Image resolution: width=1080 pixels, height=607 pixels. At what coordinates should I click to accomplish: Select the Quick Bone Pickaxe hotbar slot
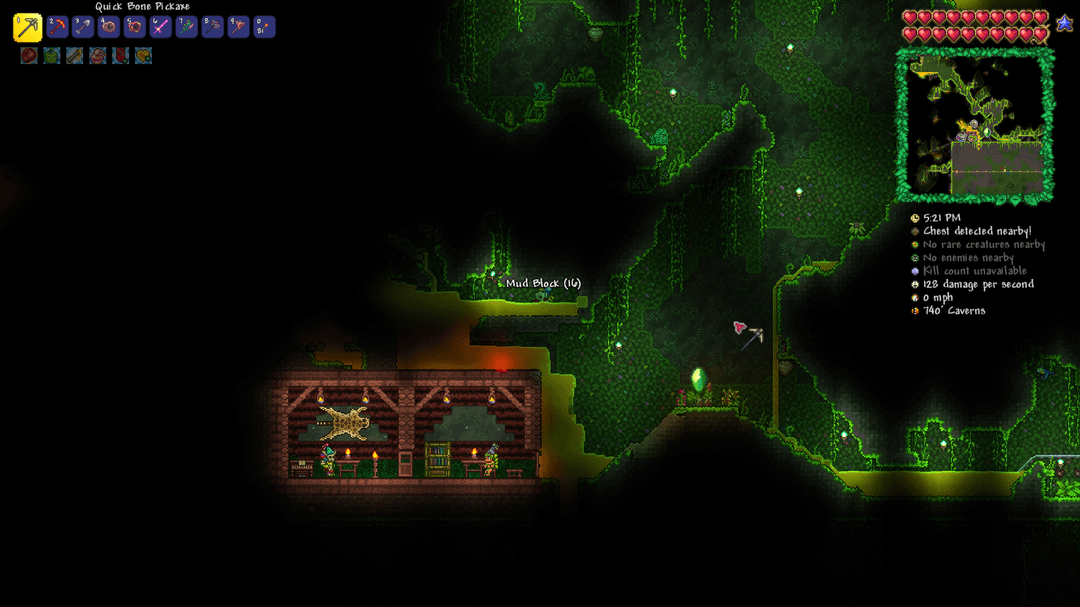tap(27, 27)
